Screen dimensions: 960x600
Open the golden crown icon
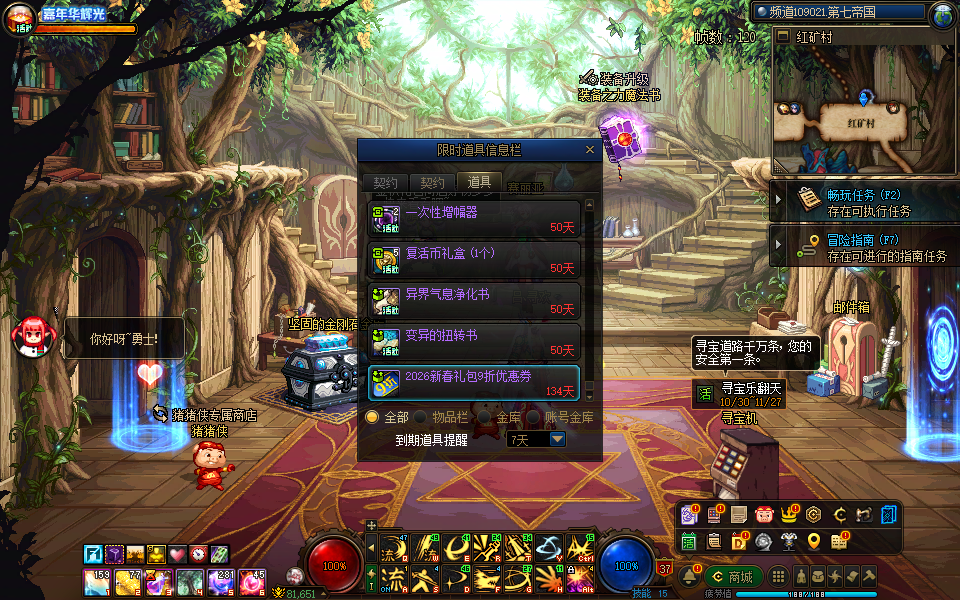click(x=788, y=515)
